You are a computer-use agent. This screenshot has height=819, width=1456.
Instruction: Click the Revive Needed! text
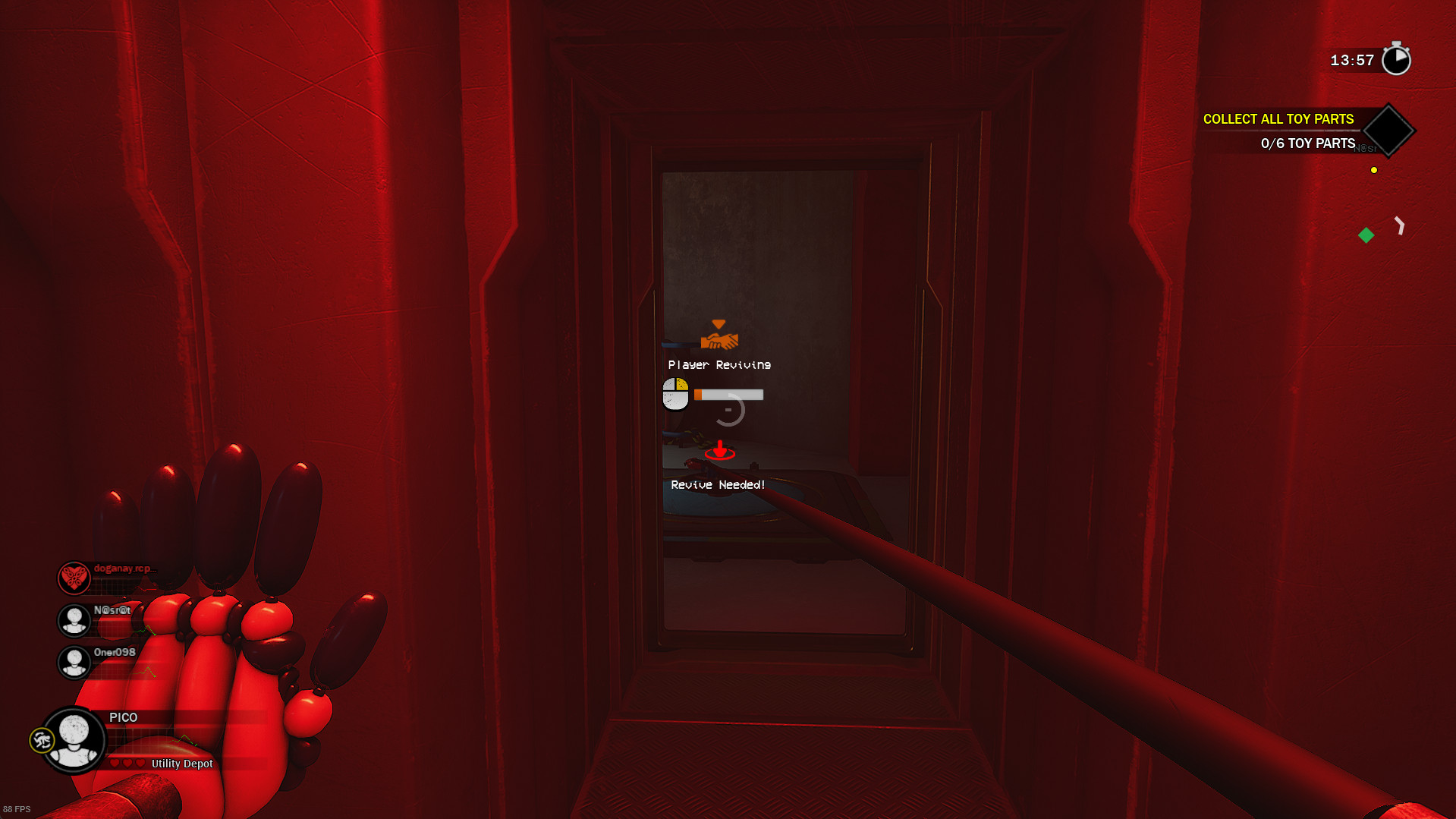717,484
